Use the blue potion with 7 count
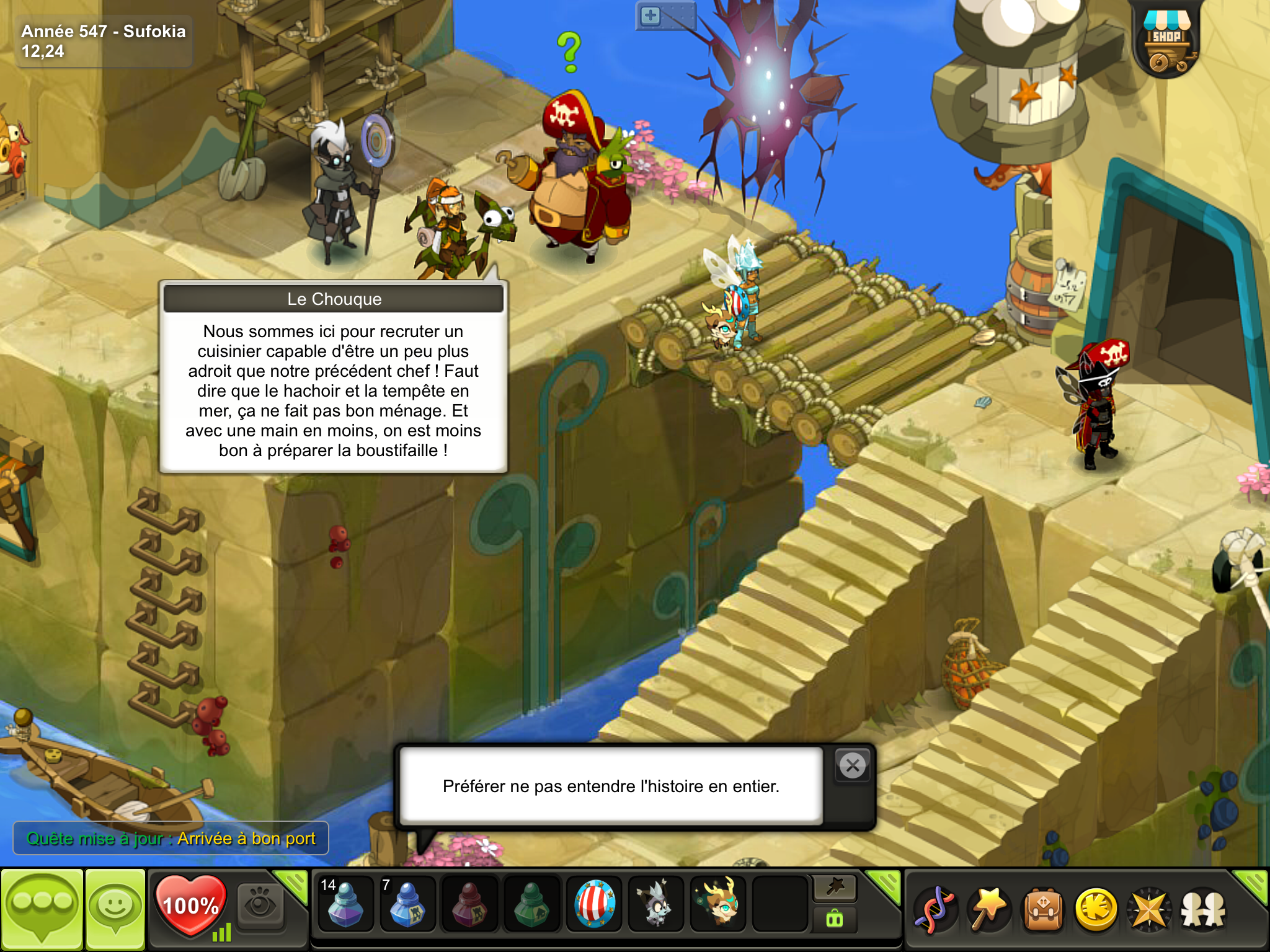 click(x=407, y=905)
